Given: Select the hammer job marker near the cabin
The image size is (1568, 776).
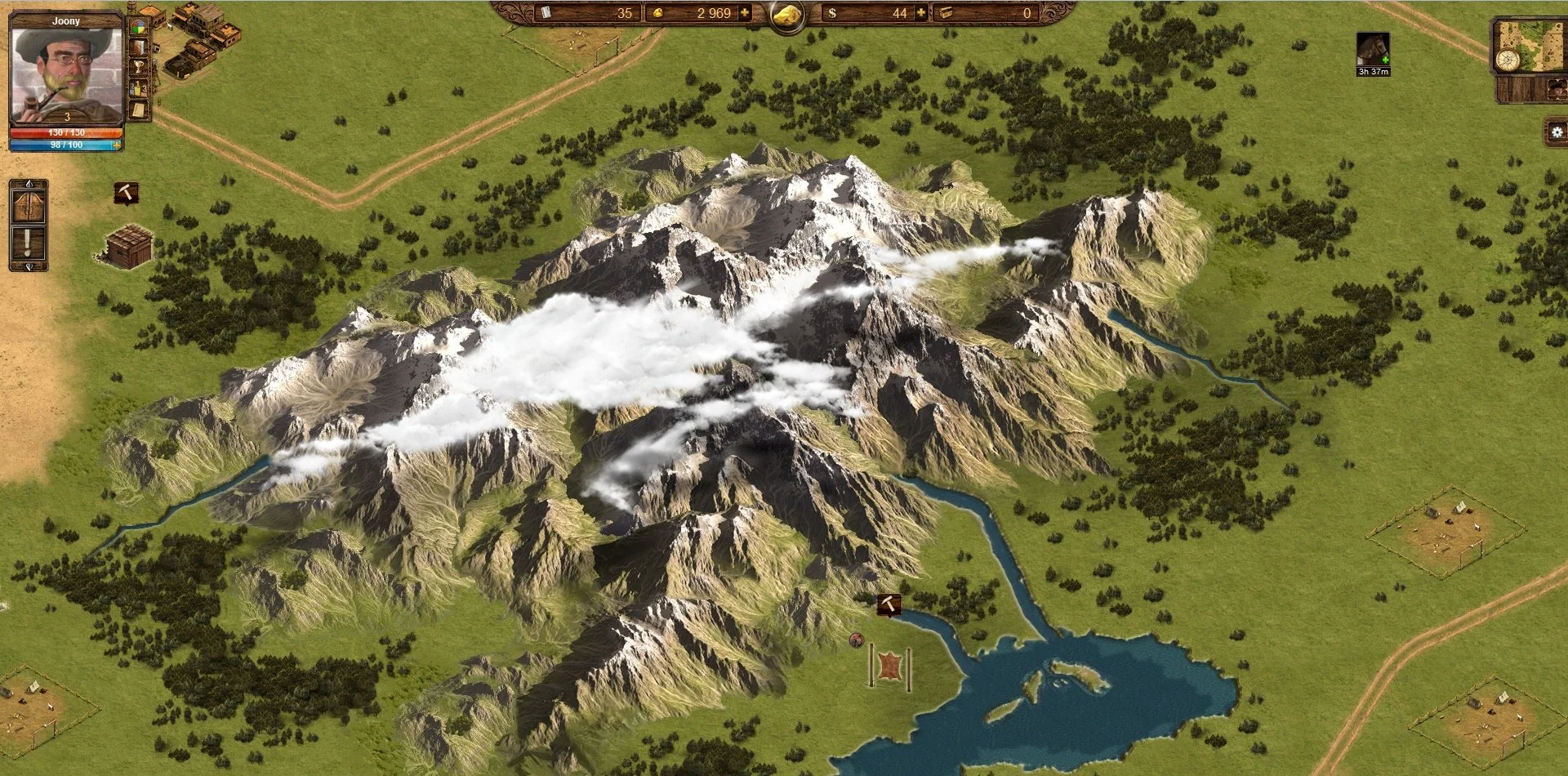Looking at the screenshot, I should point(126,193).
